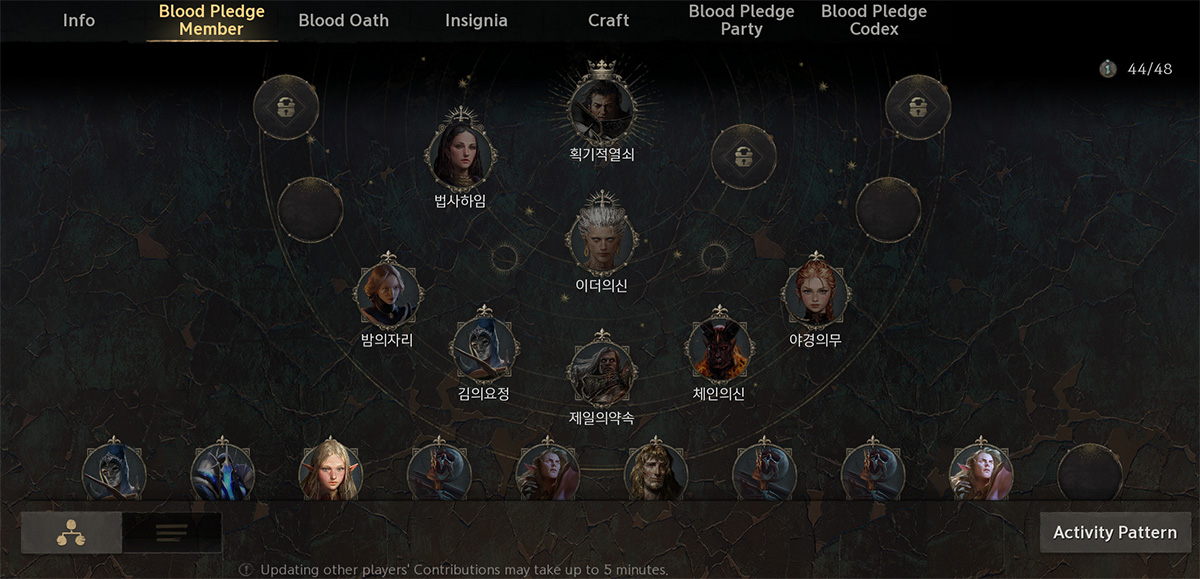The image size is (1200, 579).
Task: Switch to the member tree view
Action: (71, 532)
